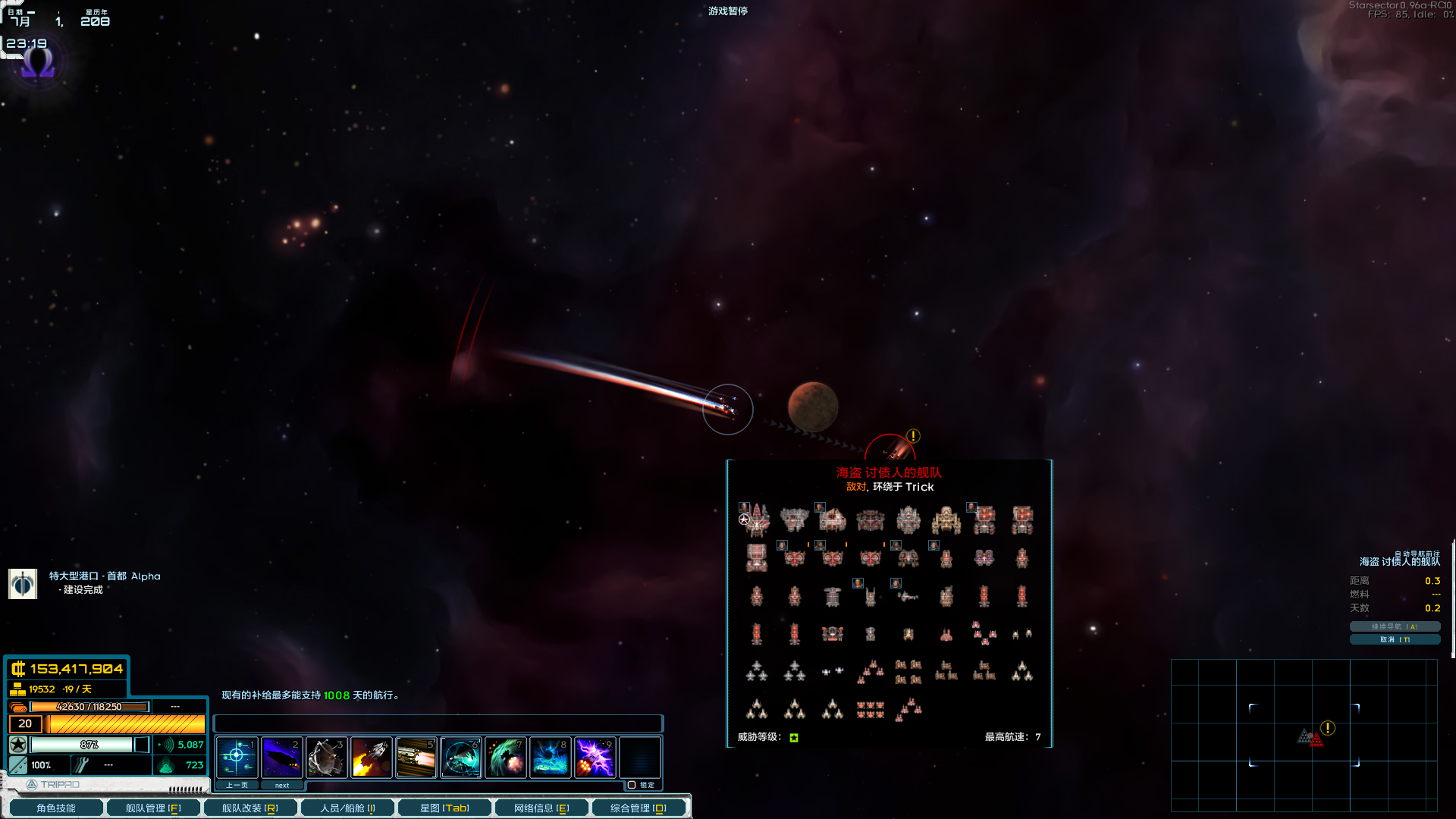Select the sensor burst ability in slot 1
The image size is (1456, 819).
tap(236, 757)
